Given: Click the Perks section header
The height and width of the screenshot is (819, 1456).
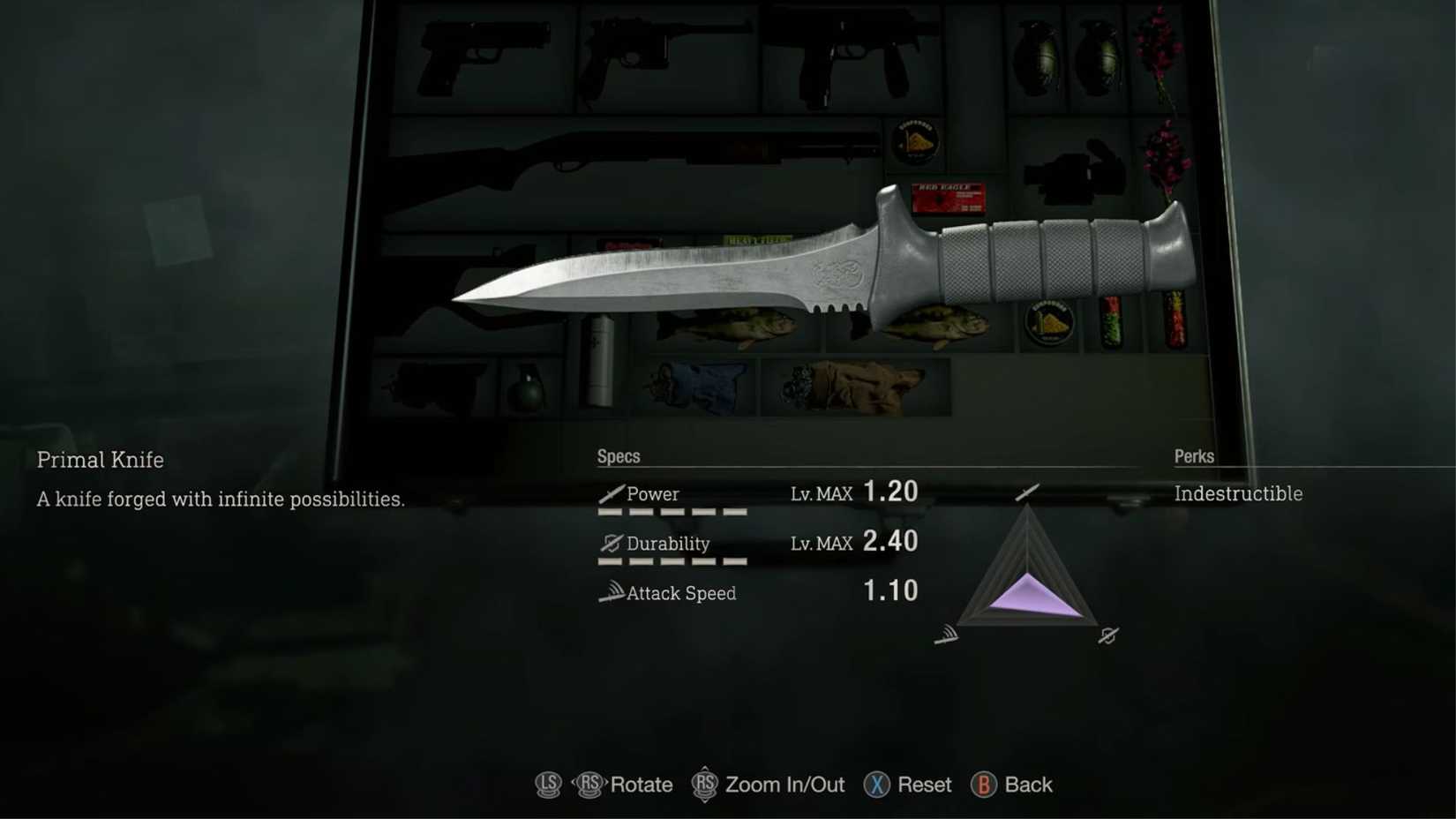Looking at the screenshot, I should tap(1193, 456).
